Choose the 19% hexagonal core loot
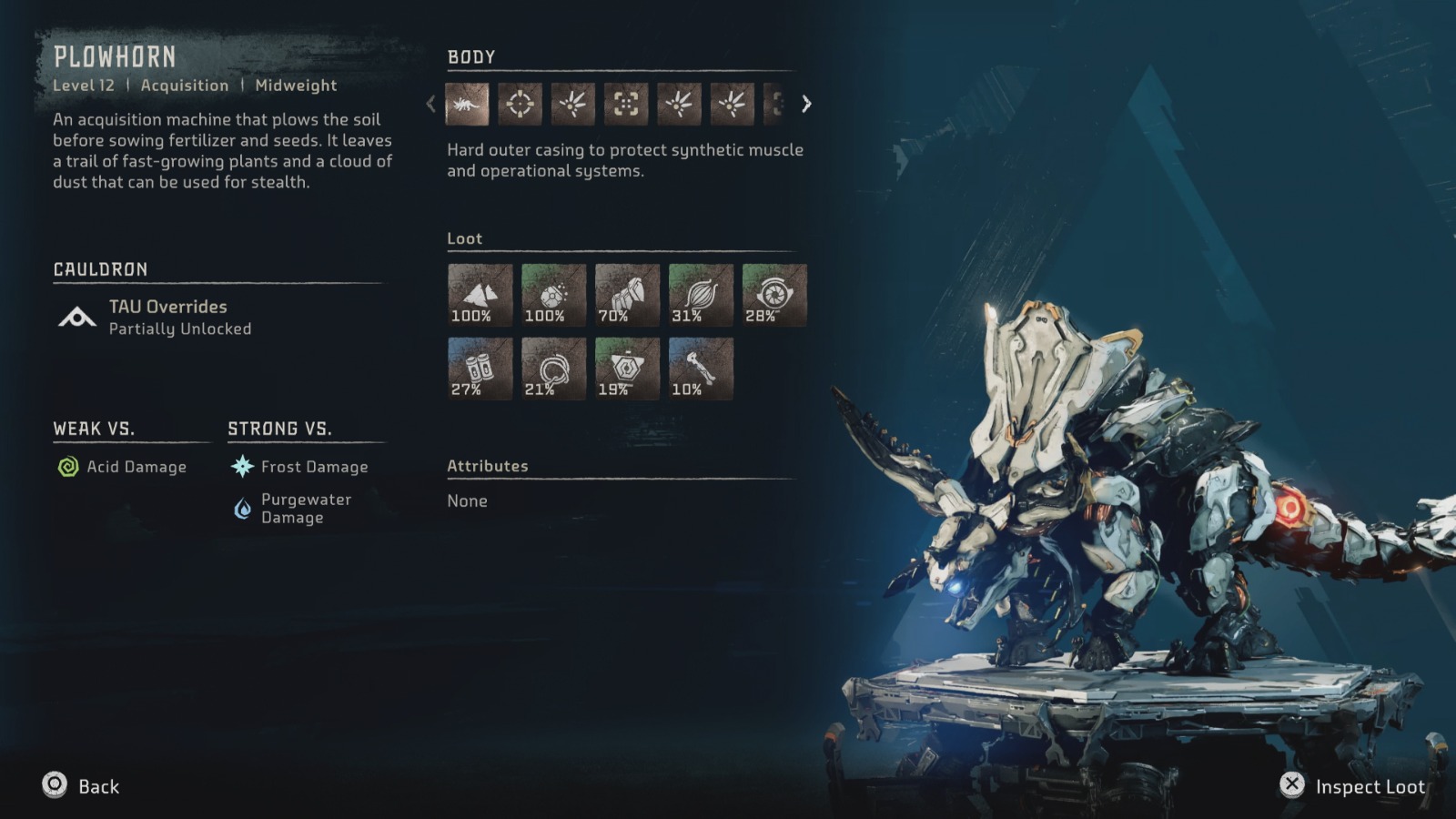 coord(627,369)
